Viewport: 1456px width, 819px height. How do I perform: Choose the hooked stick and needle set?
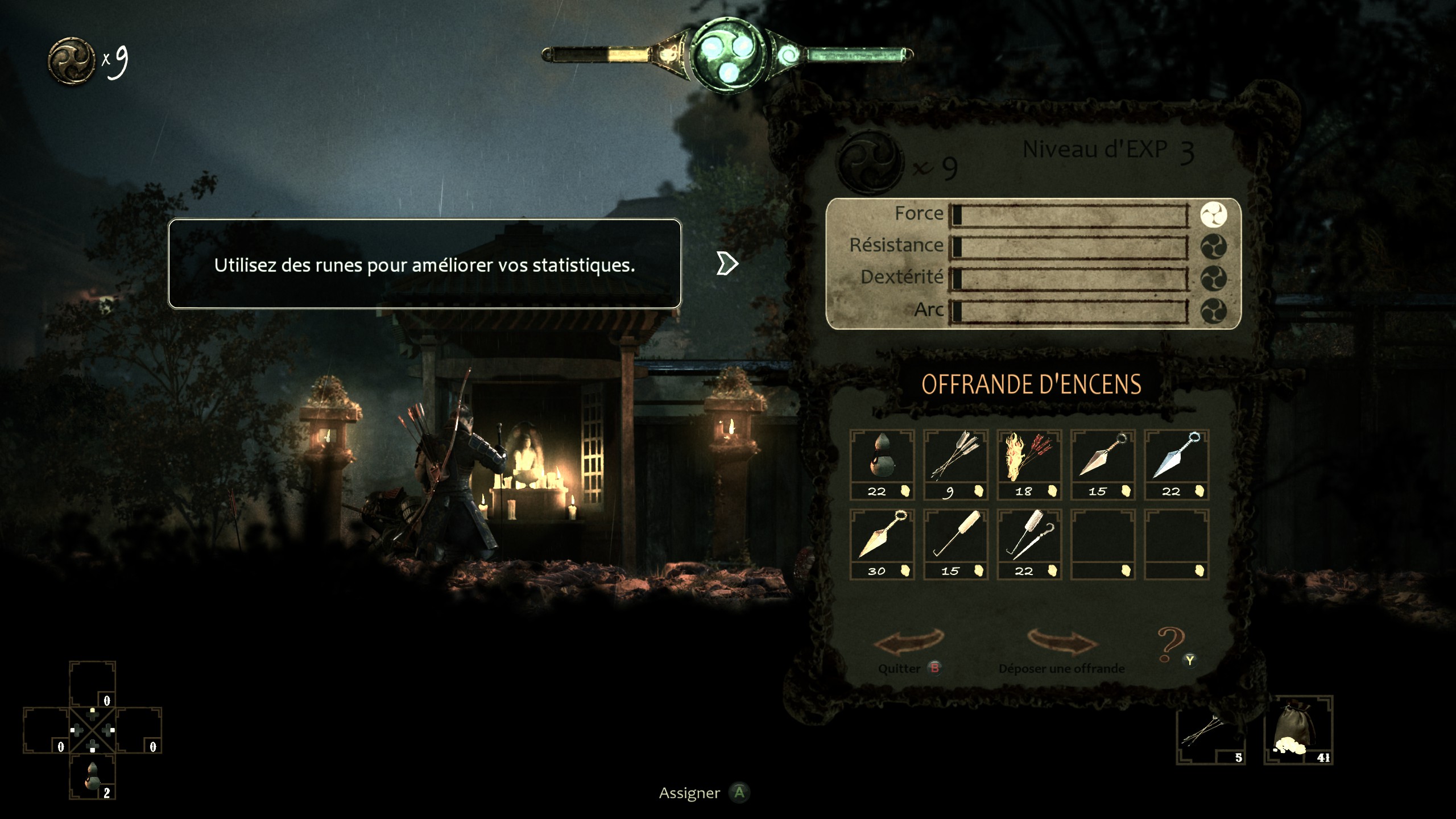[1029, 543]
